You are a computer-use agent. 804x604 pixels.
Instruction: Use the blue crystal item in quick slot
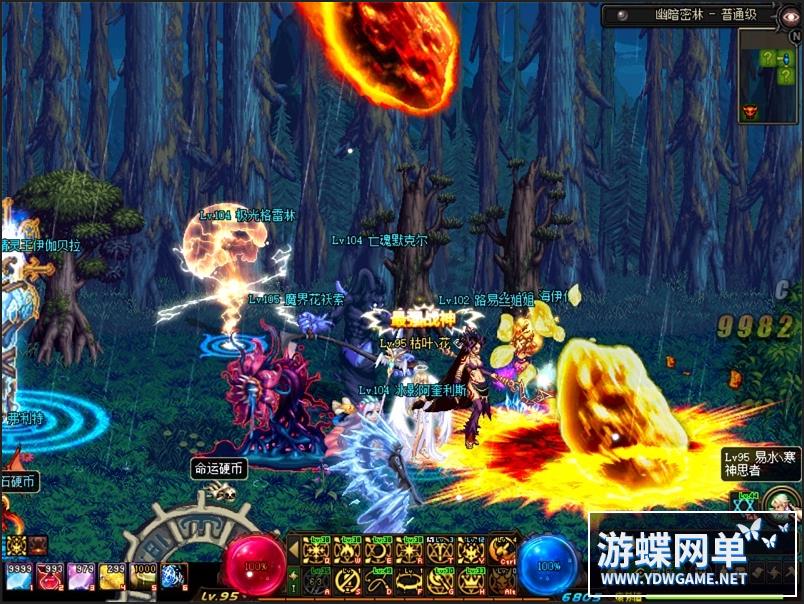click(x=174, y=575)
